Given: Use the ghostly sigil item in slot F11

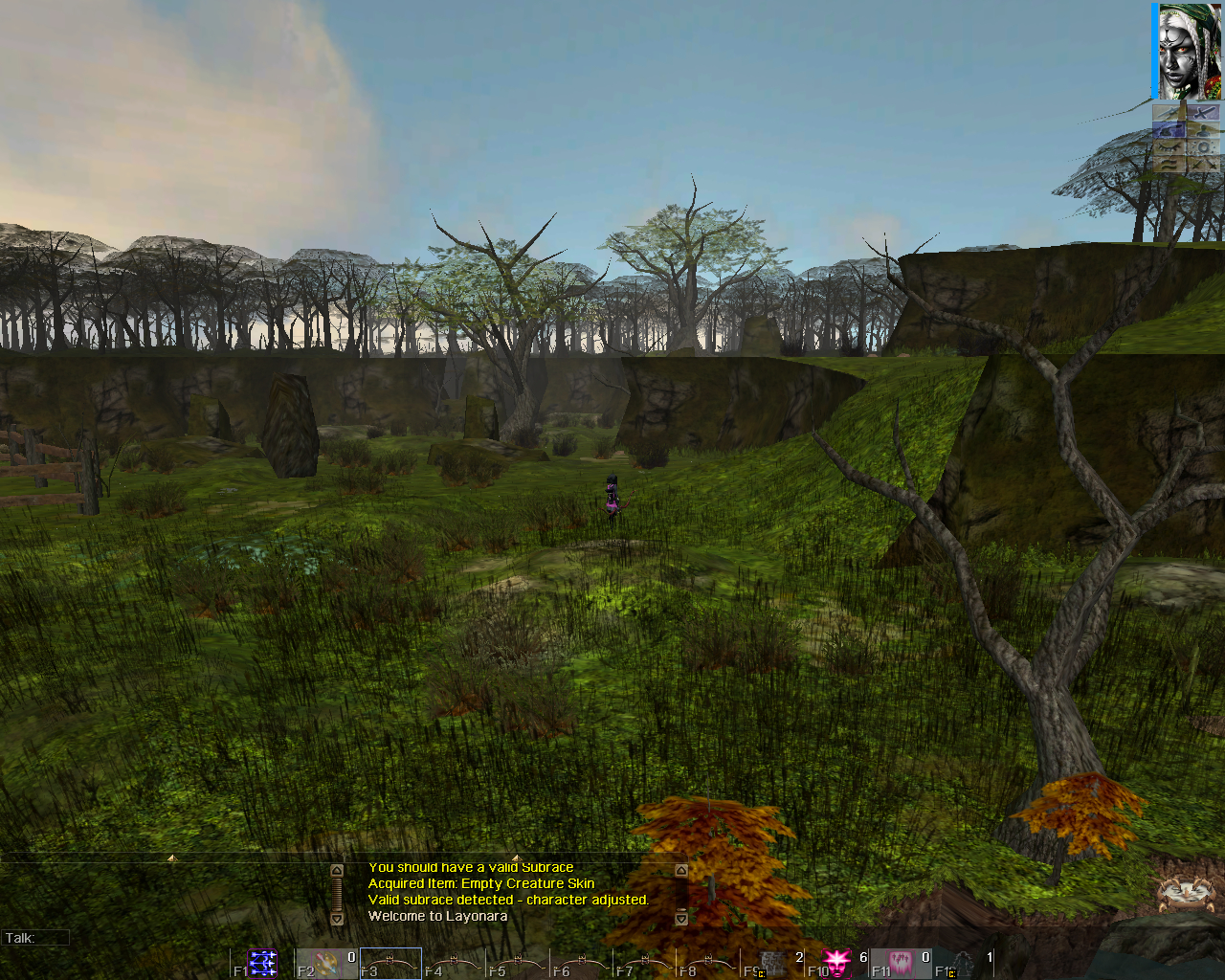Looking at the screenshot, I should click(x=902, y=965).
